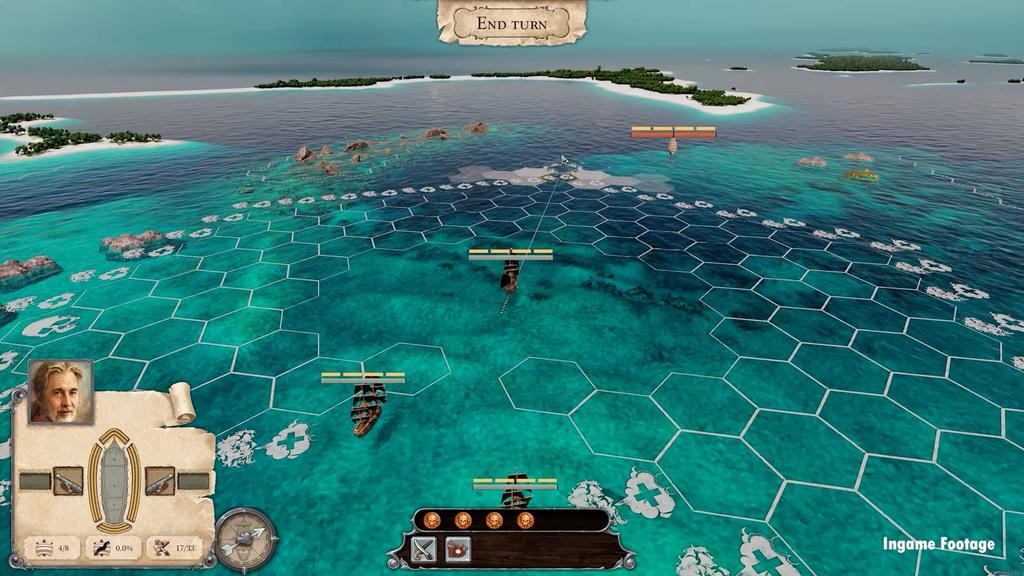Viewport: 1024px width, 576px height.
Task: Target the distant ship with orange health bar
Action: tap(672, 146)
